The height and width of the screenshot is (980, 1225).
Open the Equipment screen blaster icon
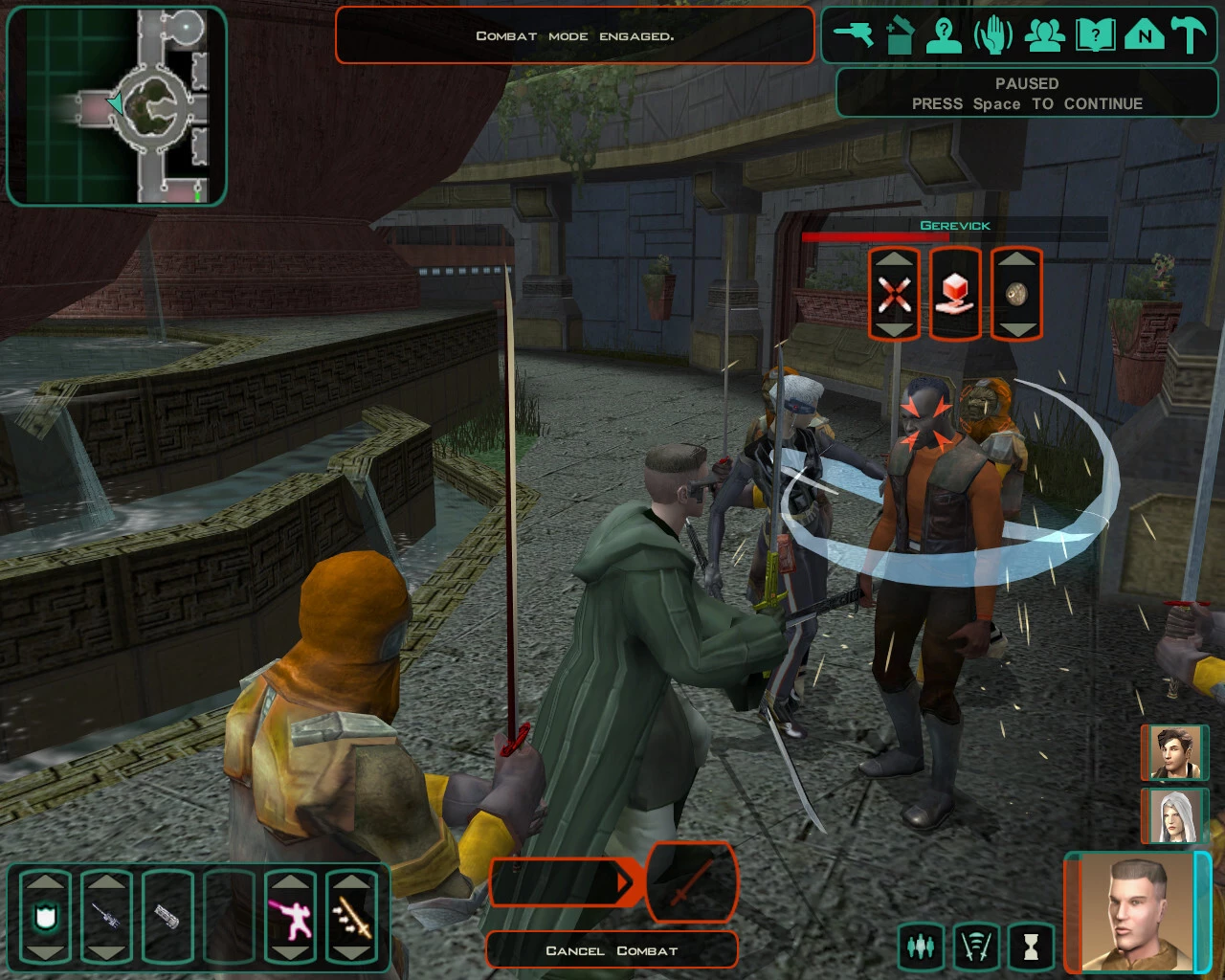pyautogui.click(x=853, y=35)
